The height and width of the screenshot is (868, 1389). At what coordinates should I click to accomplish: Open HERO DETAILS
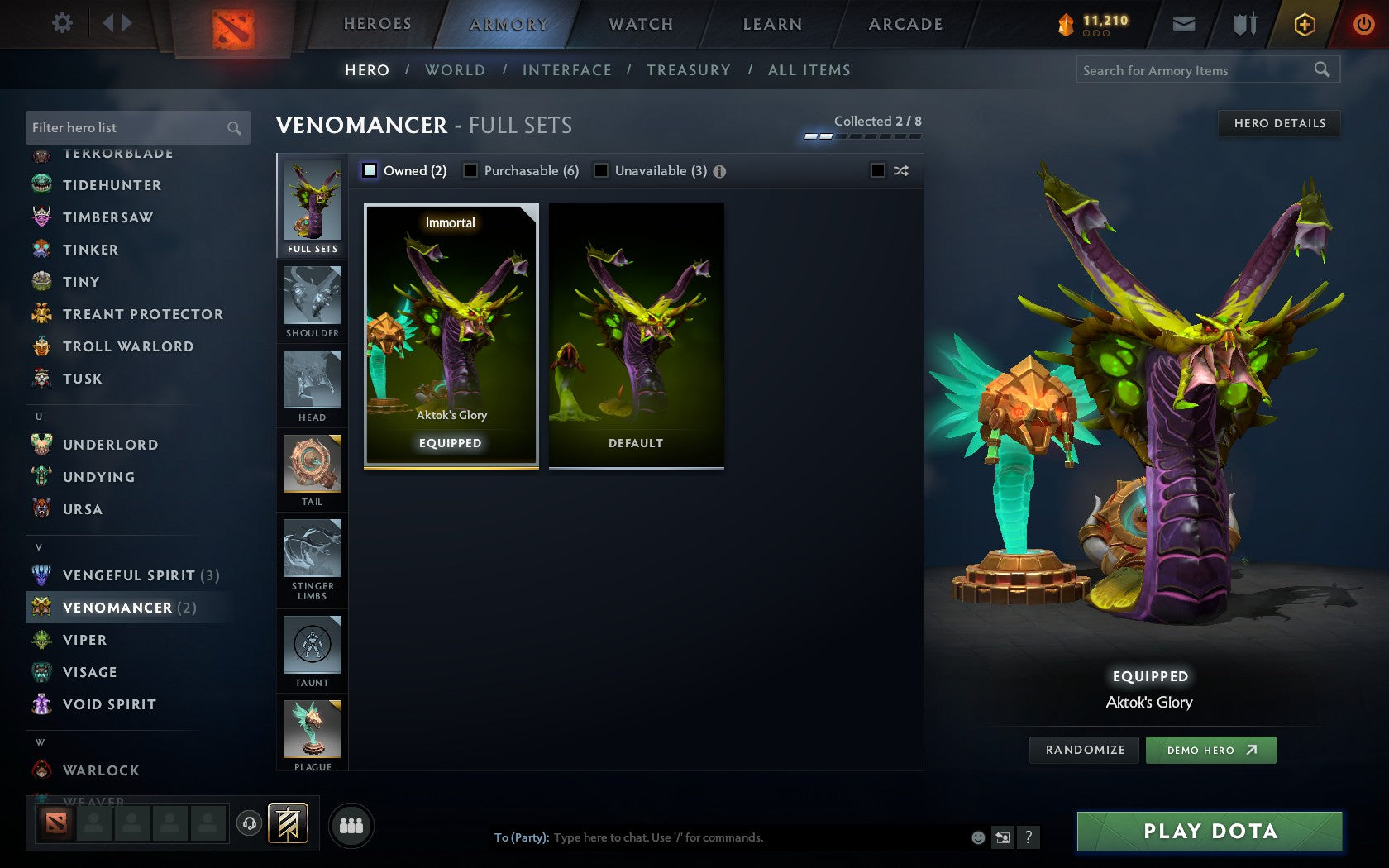pos(1279,124)
